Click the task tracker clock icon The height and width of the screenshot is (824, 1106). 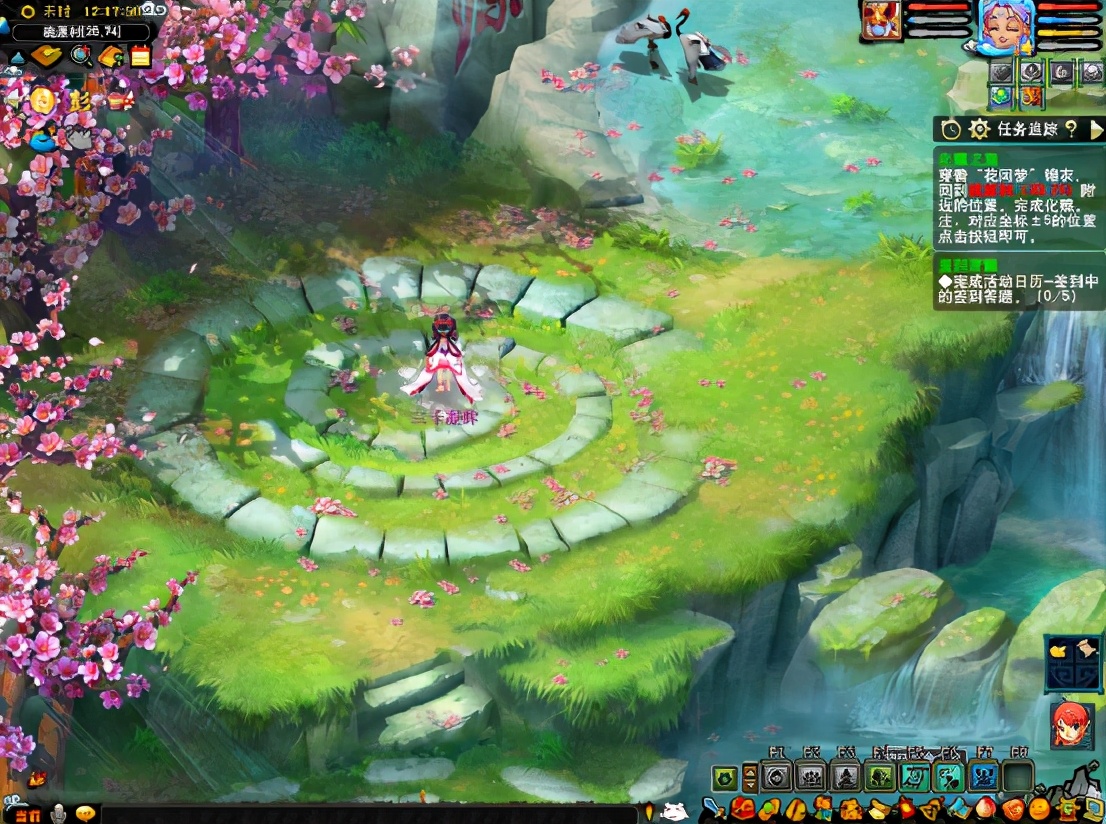(951, 129)
